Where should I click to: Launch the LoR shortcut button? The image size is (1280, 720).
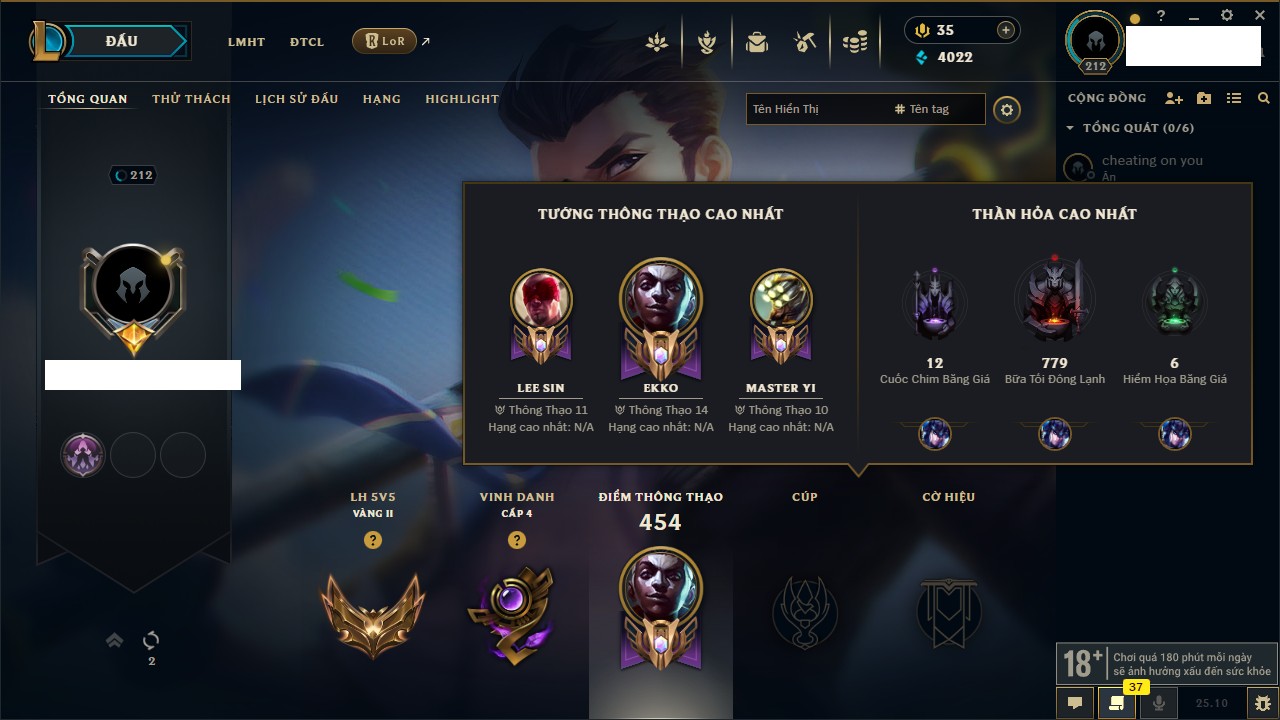[x=384, y=41]
